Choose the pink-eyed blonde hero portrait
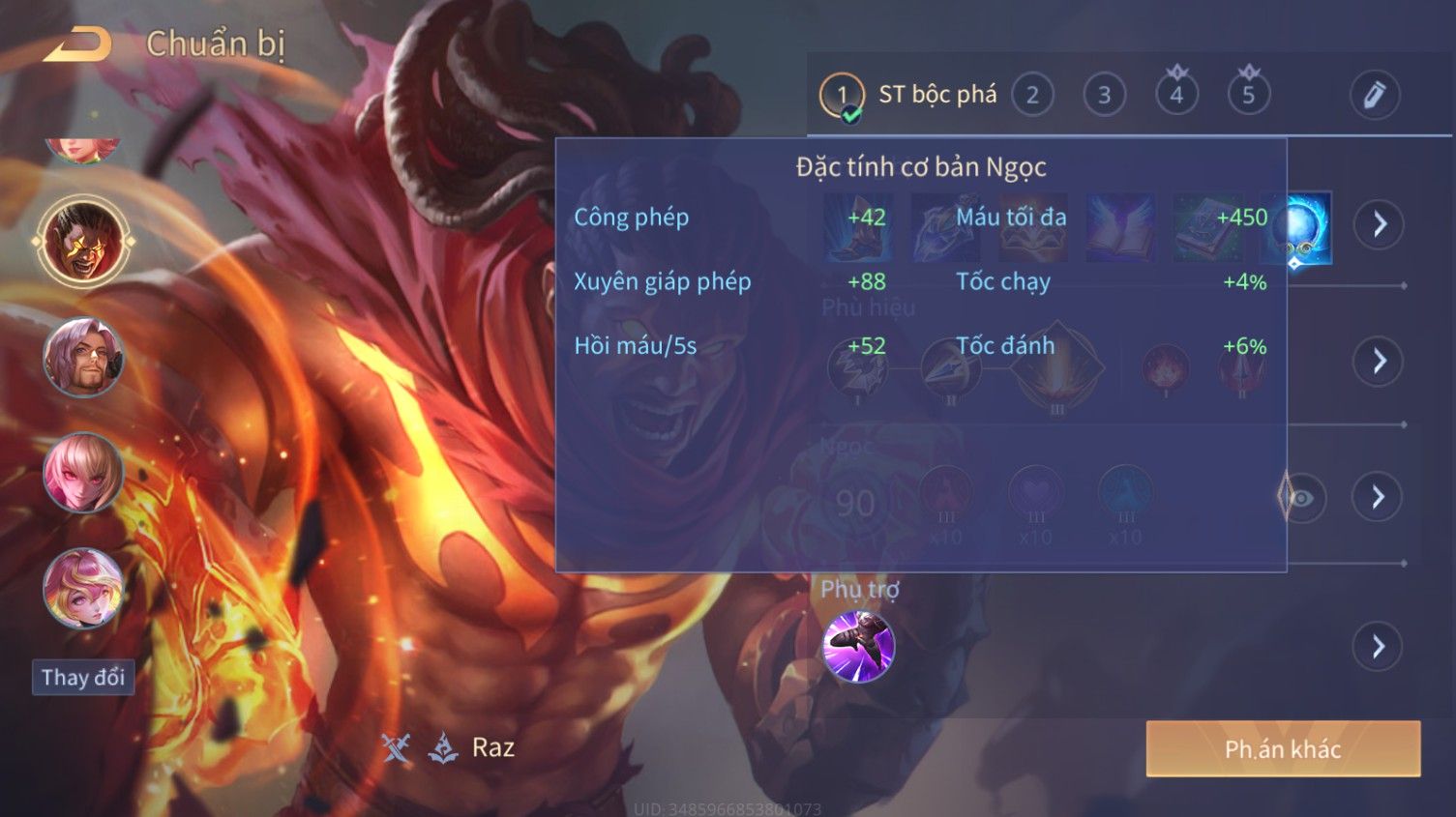 83,473
